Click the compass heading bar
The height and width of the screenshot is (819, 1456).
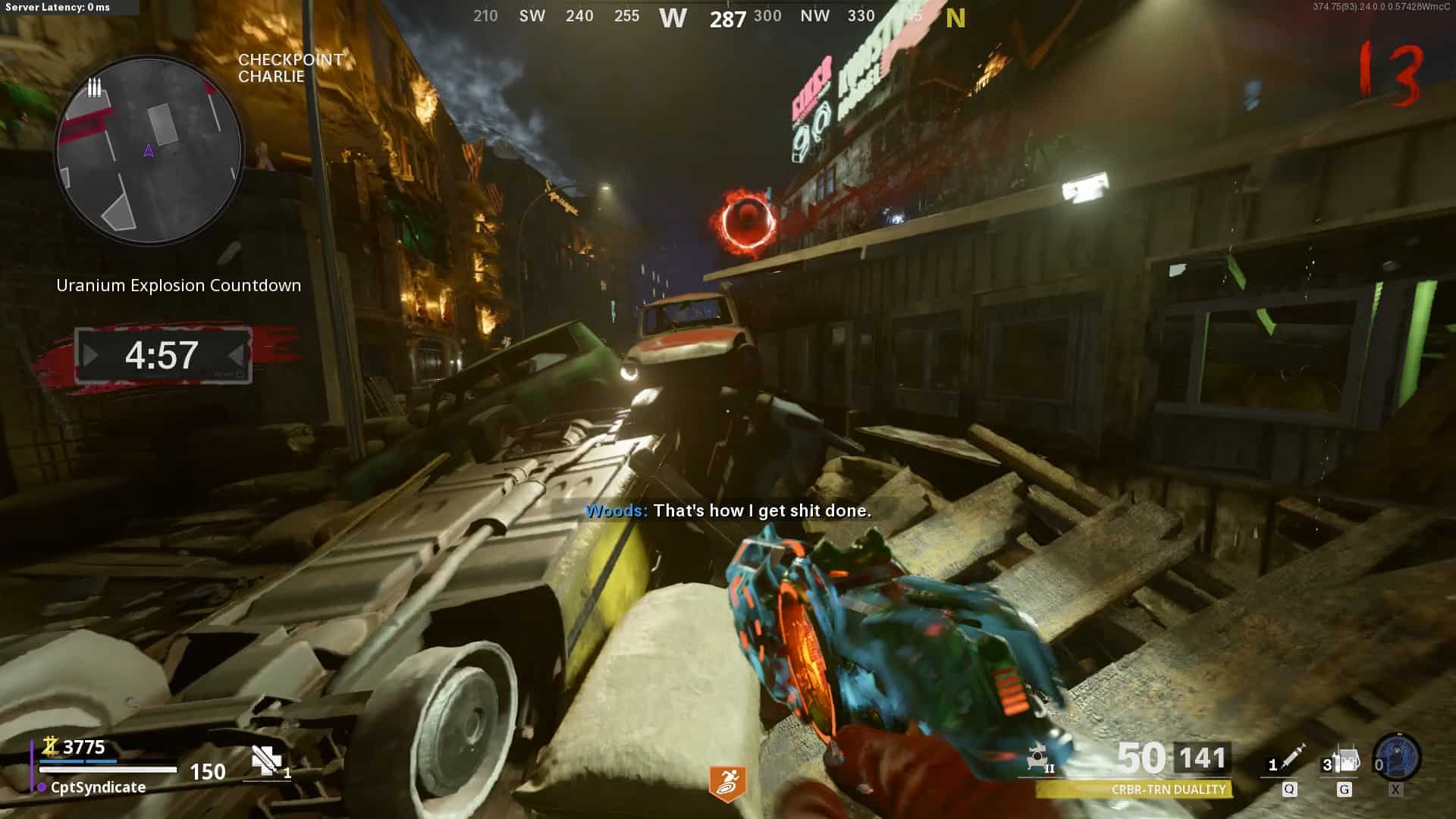pos(719,17)
